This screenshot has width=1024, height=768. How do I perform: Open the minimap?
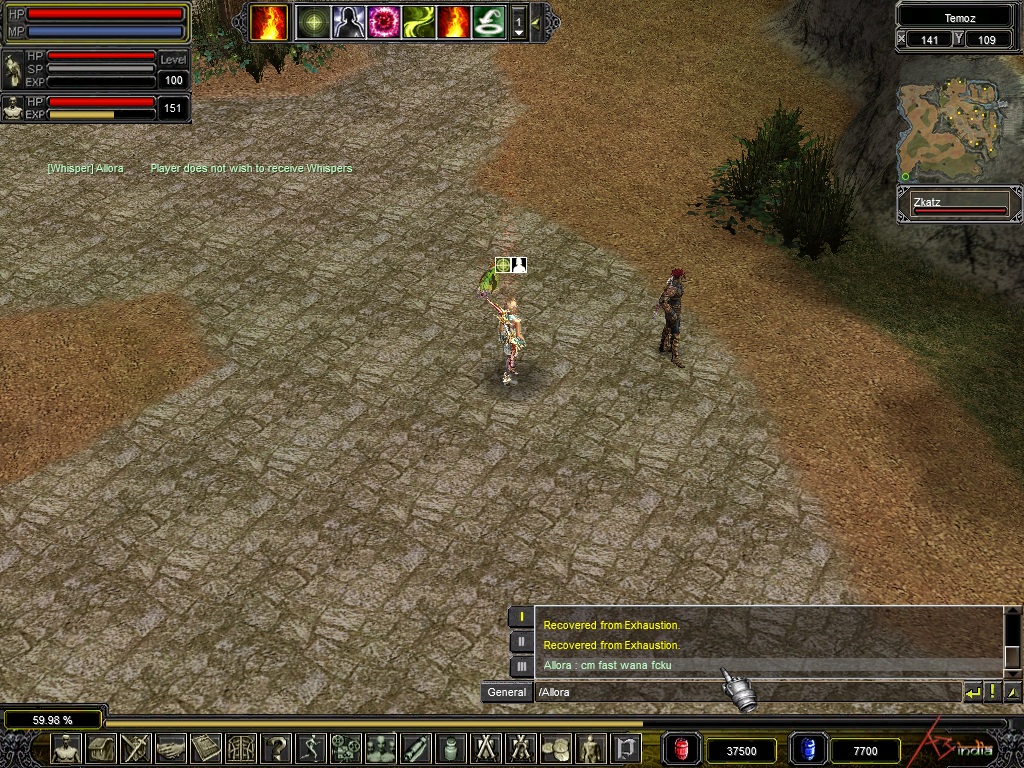pos(948,131)
